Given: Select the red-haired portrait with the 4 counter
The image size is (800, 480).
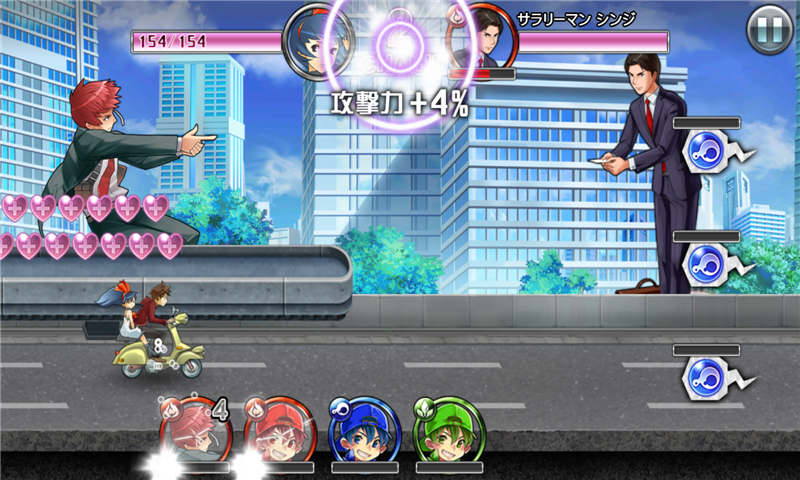Looking at the screenshot, I should click(x=195, y=431).
